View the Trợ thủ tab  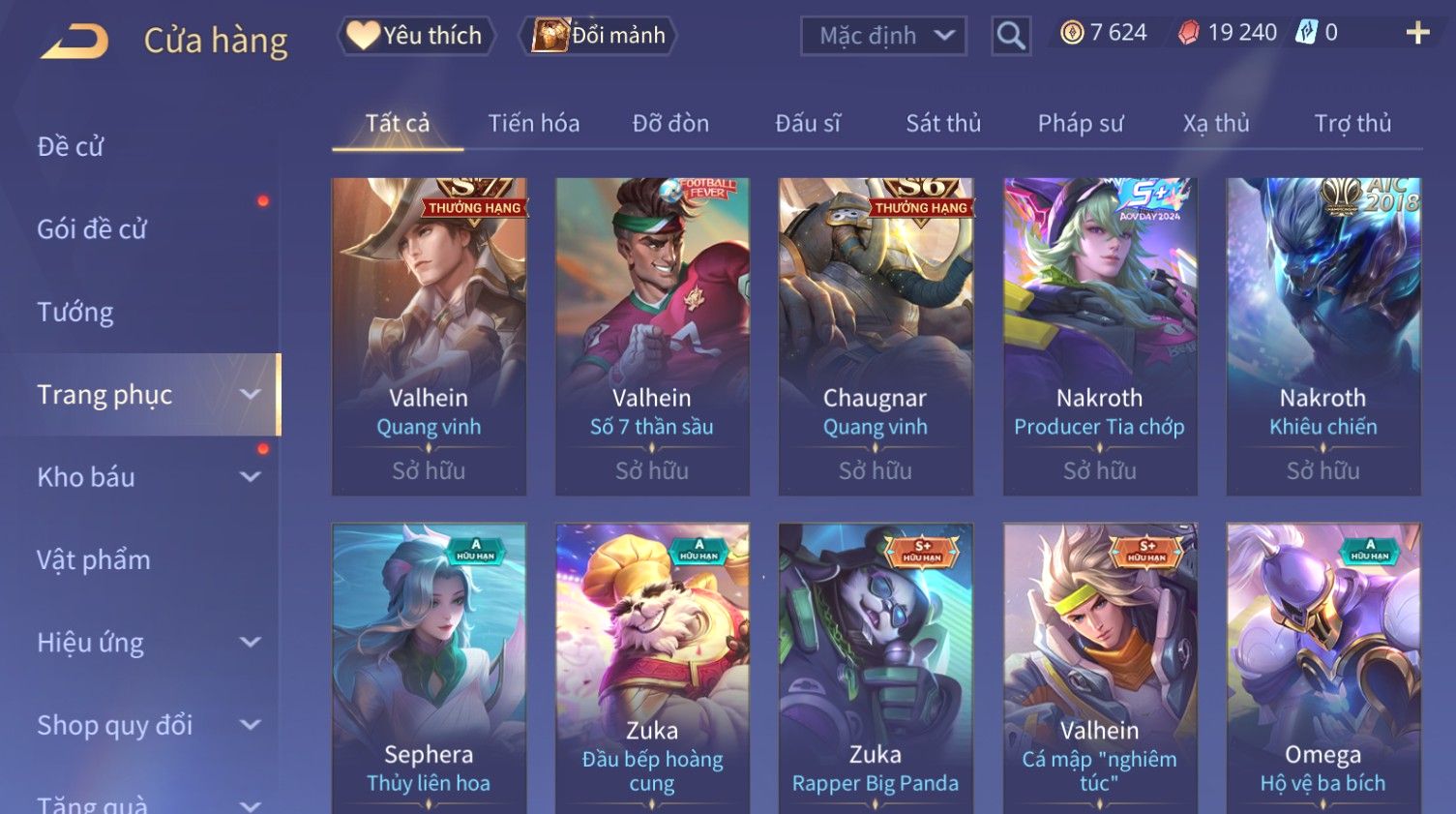(1352, 124)
